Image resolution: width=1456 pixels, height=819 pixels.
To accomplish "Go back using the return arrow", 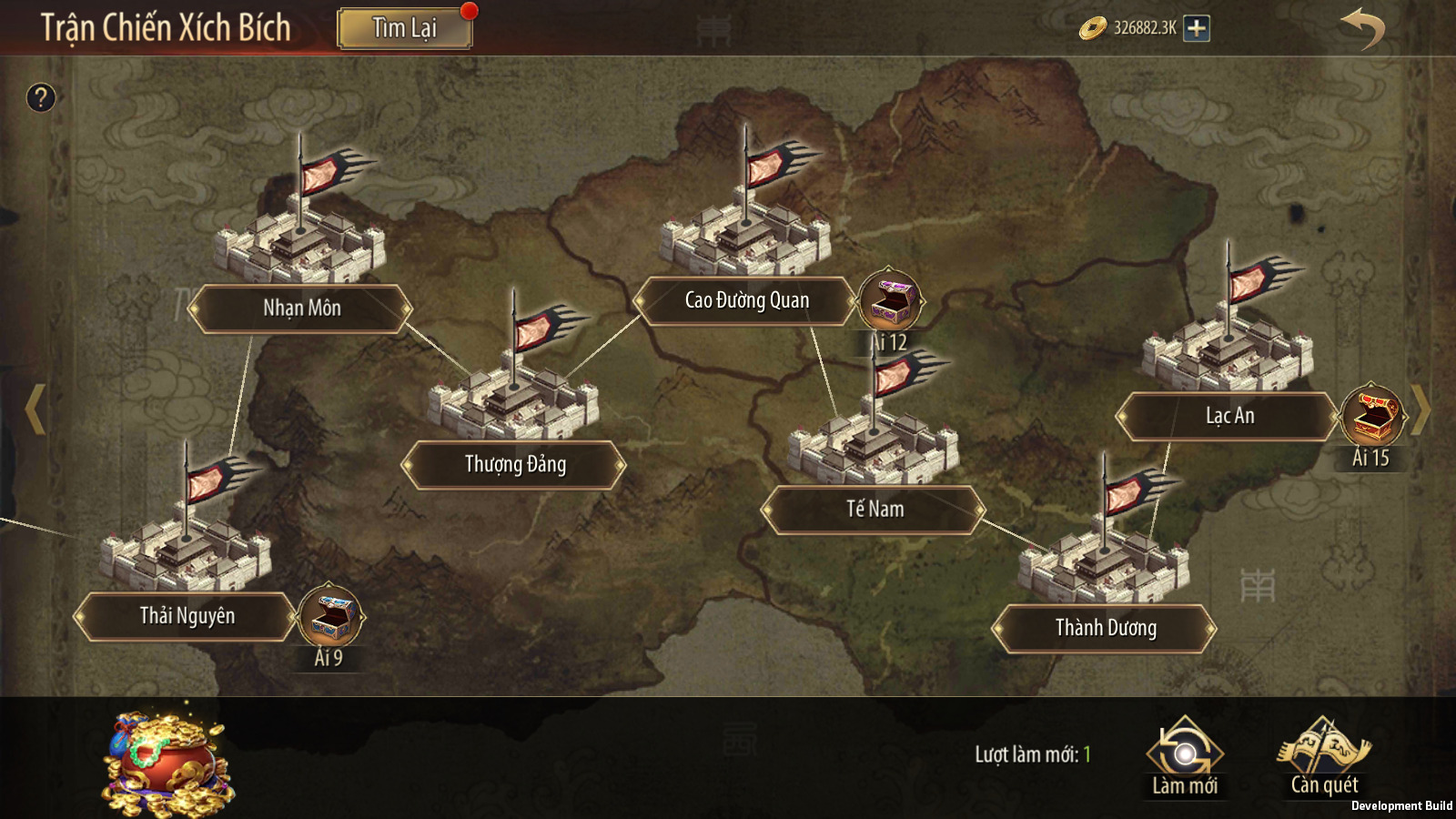I will 1361,28.
